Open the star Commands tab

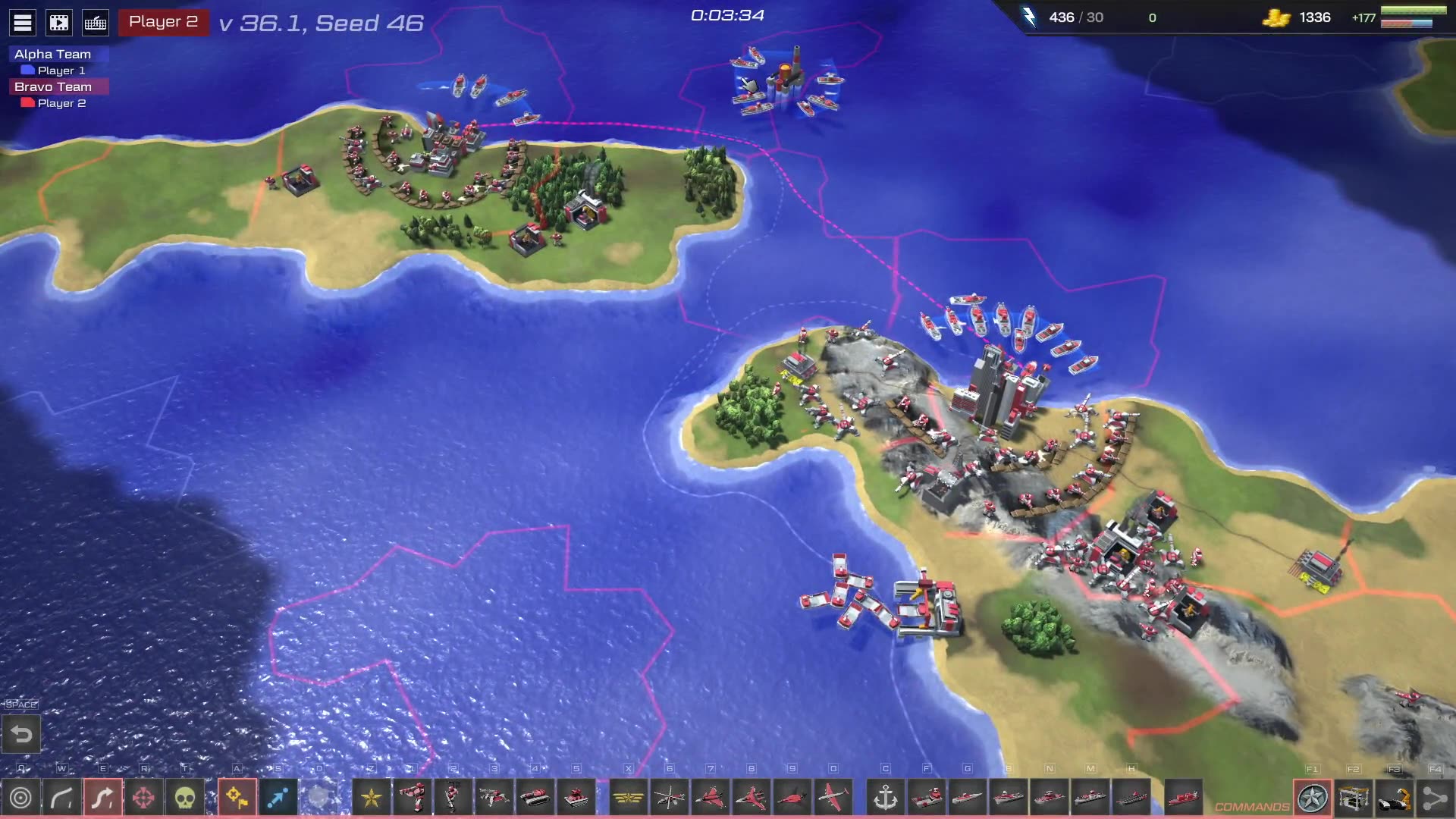click(x=1313, y=799)
